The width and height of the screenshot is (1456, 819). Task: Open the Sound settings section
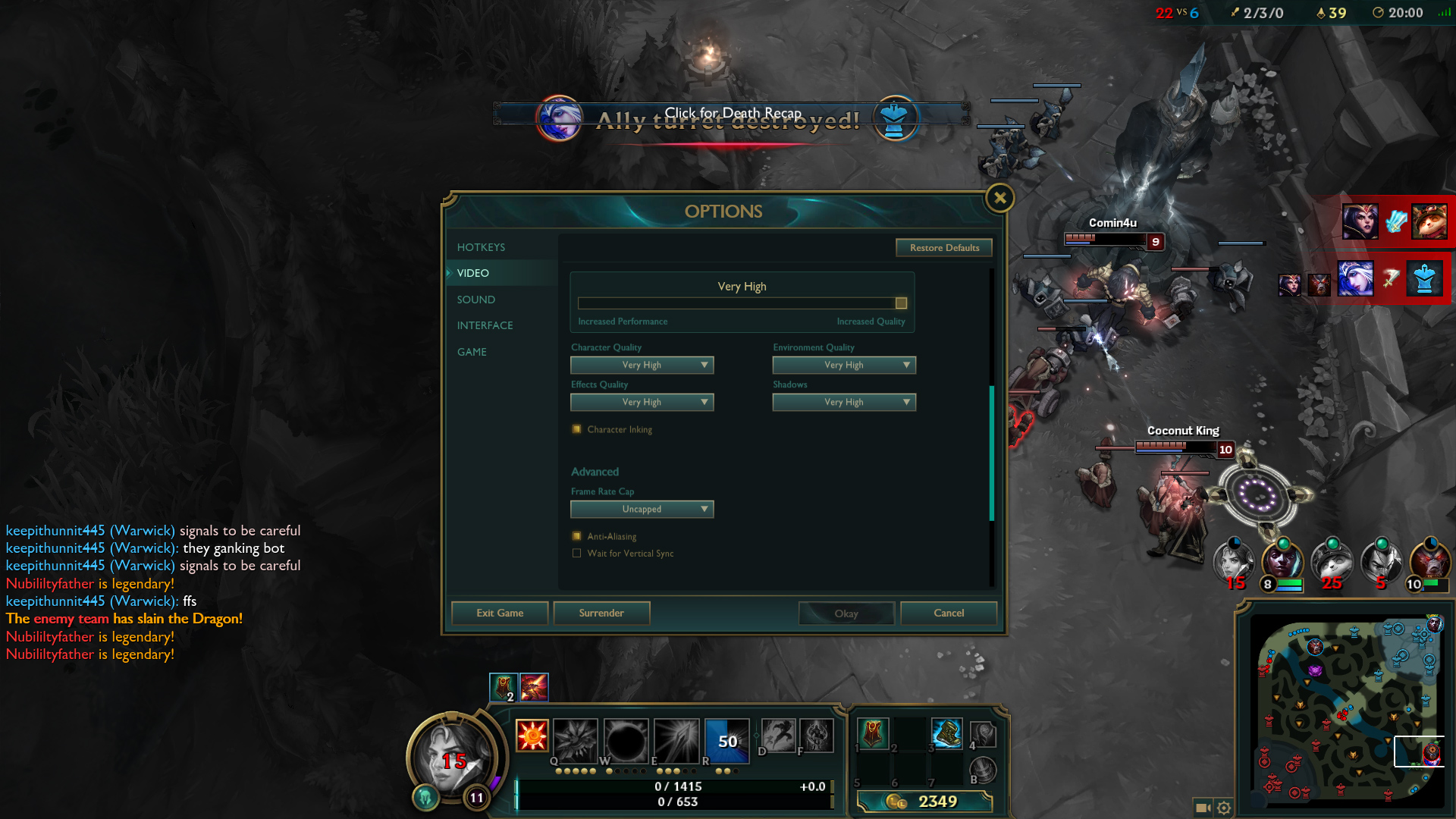pos(475,300)
